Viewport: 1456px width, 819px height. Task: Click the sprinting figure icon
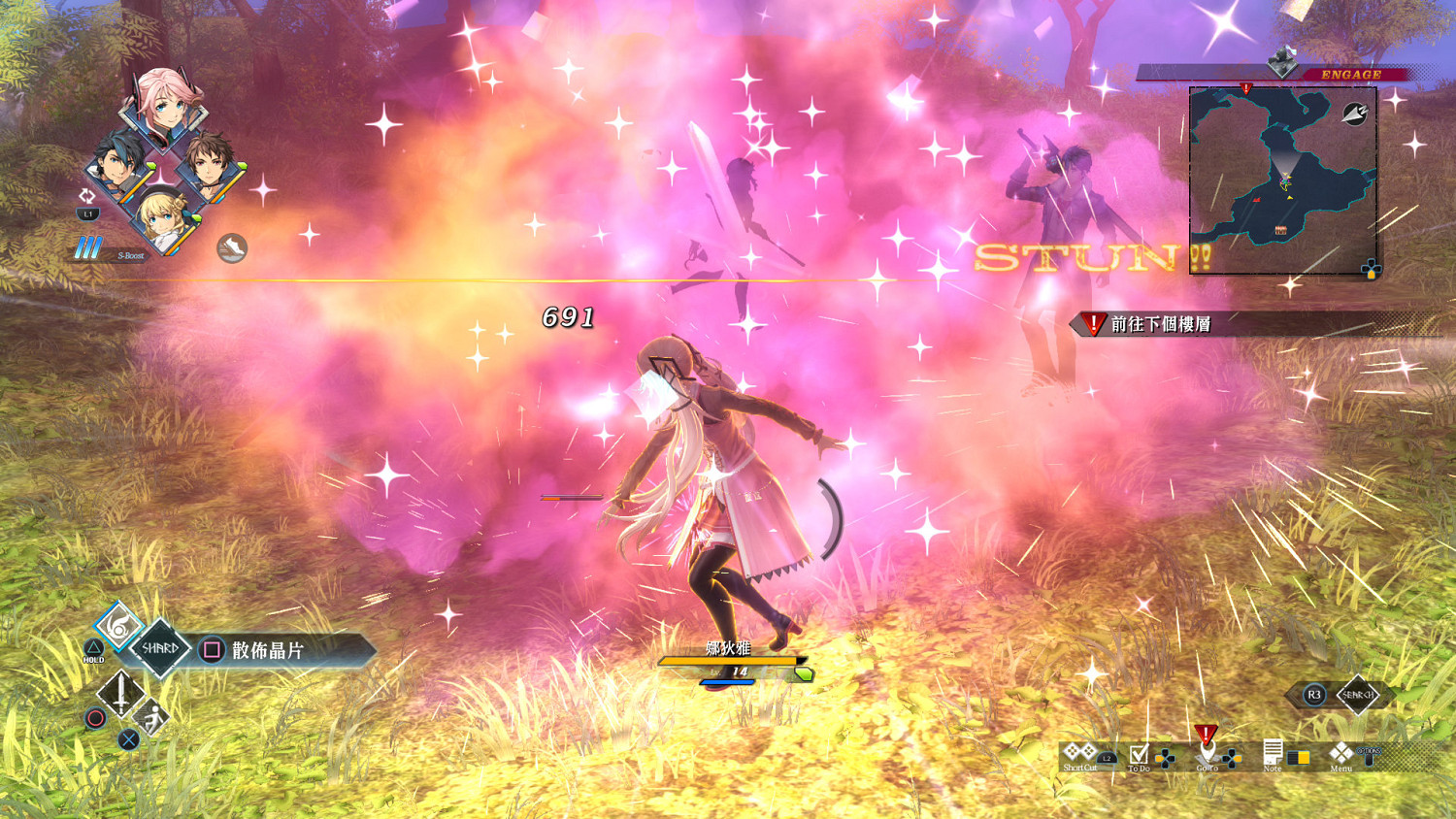tap(153, 717)
